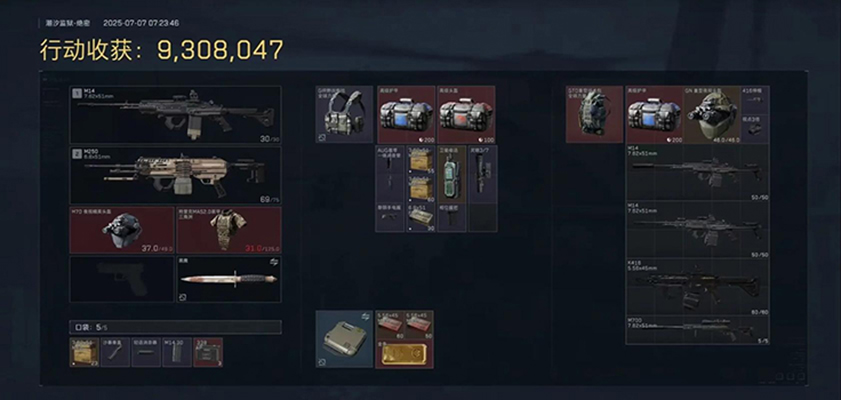Click the H70 helmet equipment slot
This screenshot has height=400, width=841.
pyautogui.click(x=121, y=229)
